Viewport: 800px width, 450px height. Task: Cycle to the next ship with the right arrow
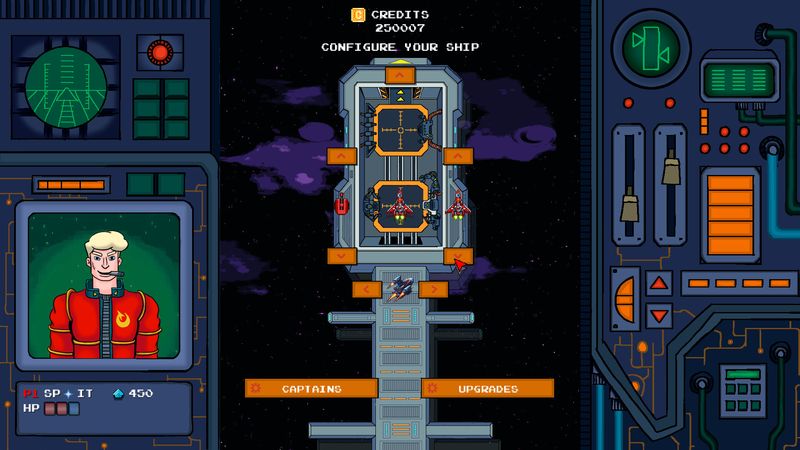click(x=433, y=289)
